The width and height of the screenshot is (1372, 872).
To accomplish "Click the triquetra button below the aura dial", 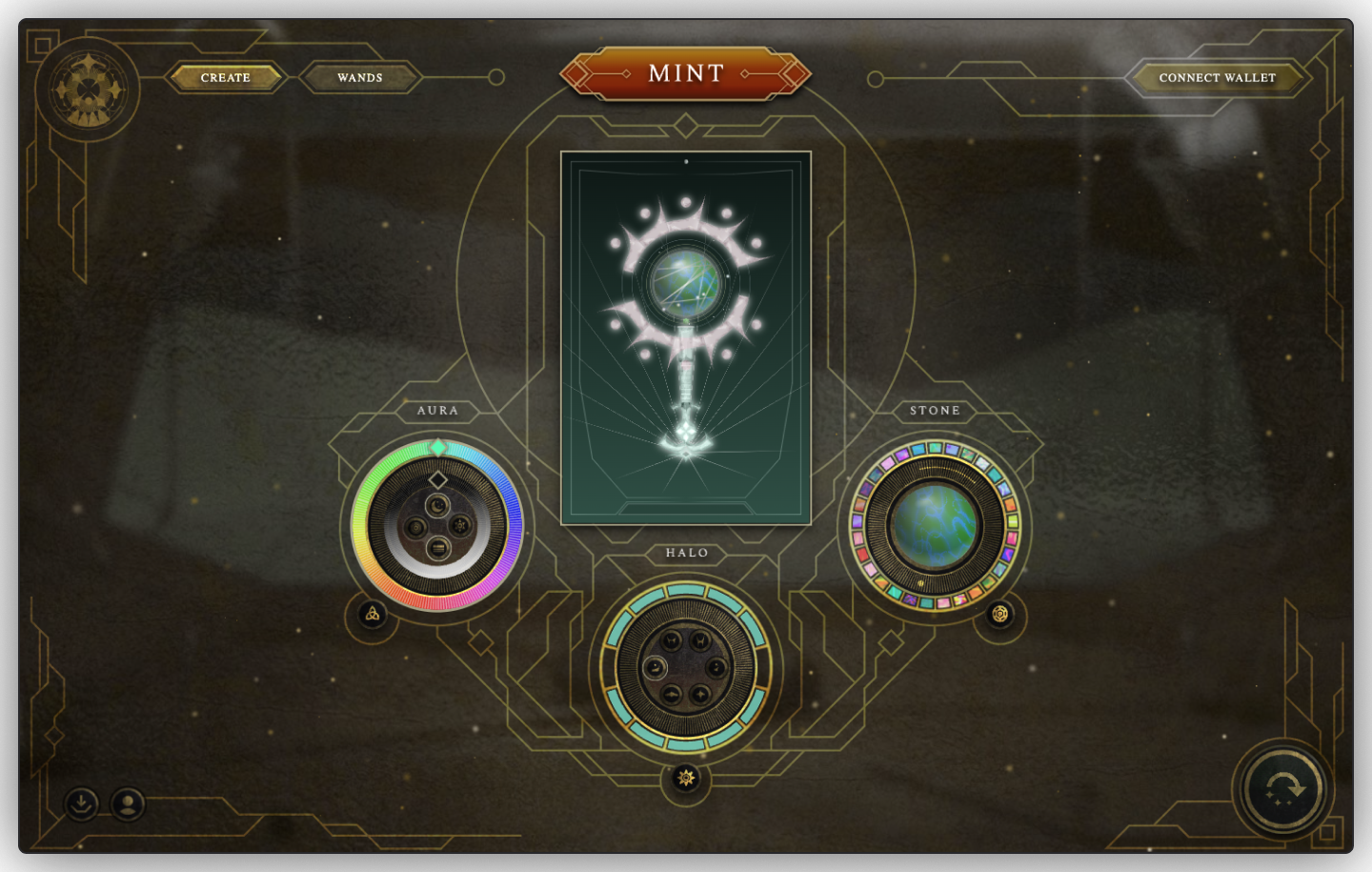I will coord(373,614).
